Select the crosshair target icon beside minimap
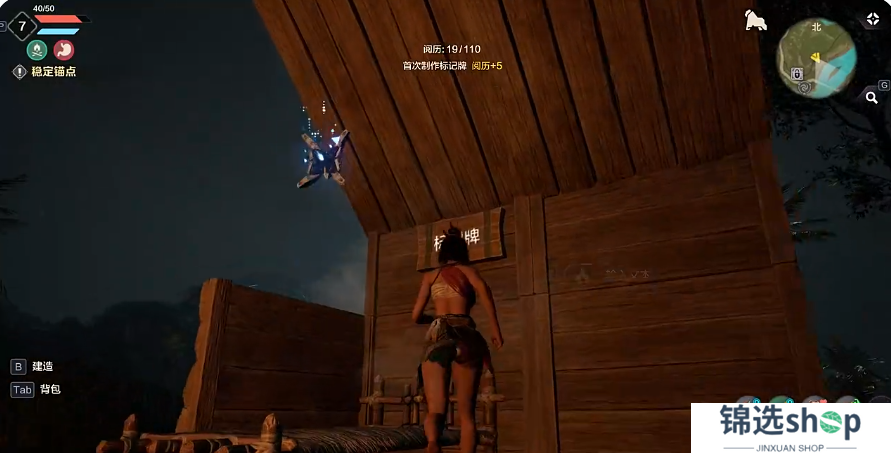This screenshot has width=891, height=453. 871,19
